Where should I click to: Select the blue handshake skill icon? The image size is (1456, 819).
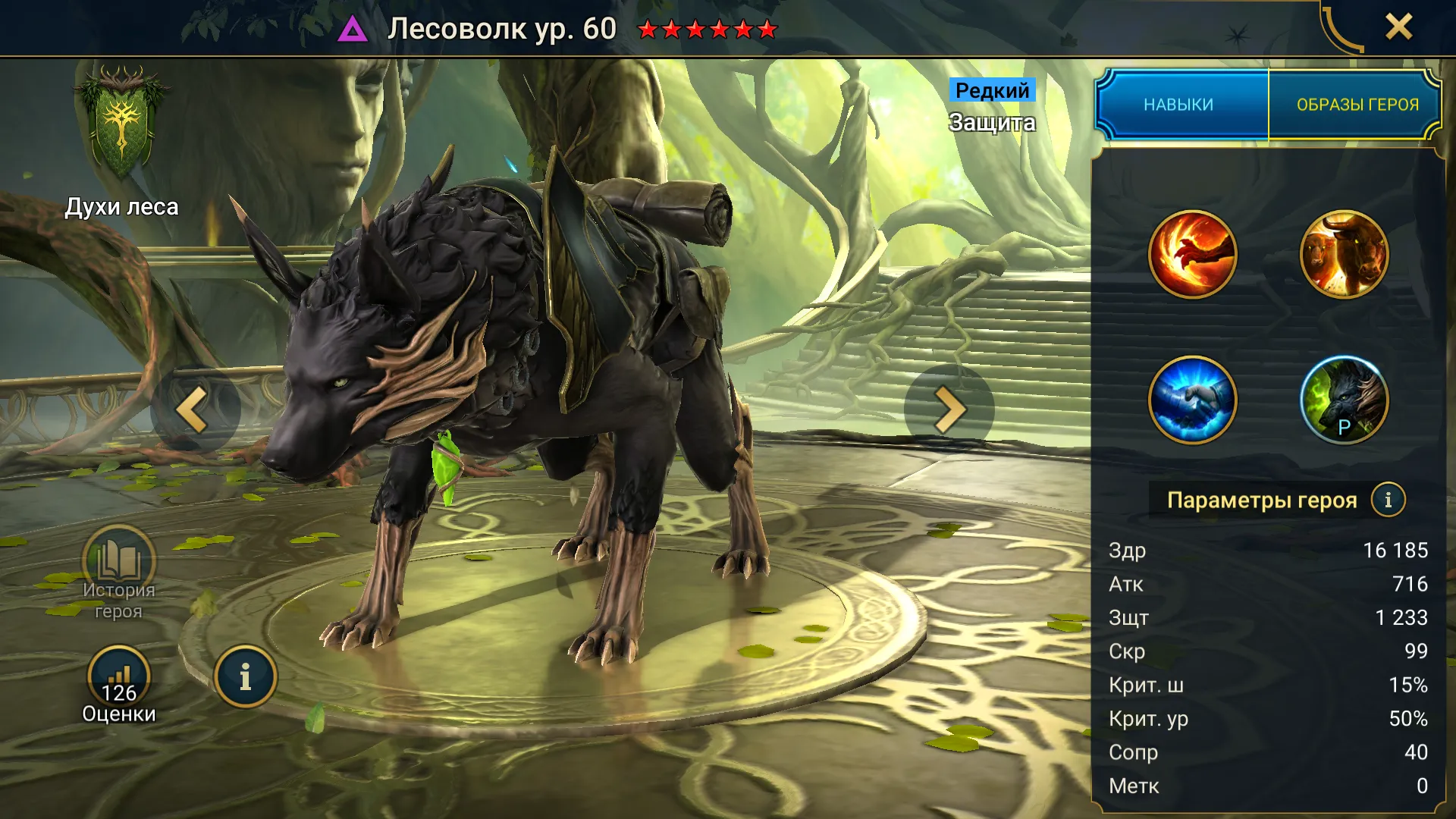1192,399
